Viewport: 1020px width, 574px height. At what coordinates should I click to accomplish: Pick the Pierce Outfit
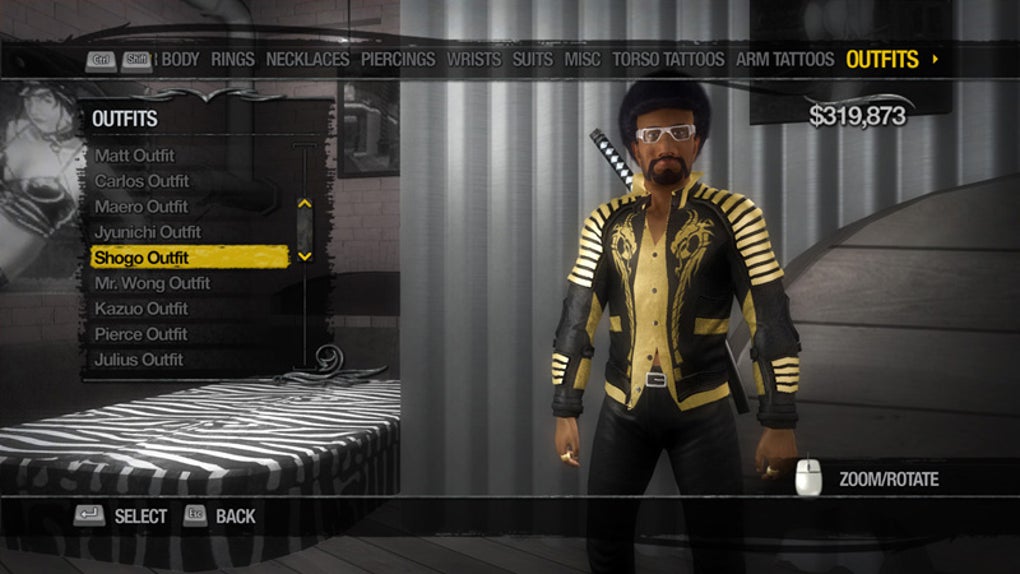pyautogui.click(x=141, y=334)
